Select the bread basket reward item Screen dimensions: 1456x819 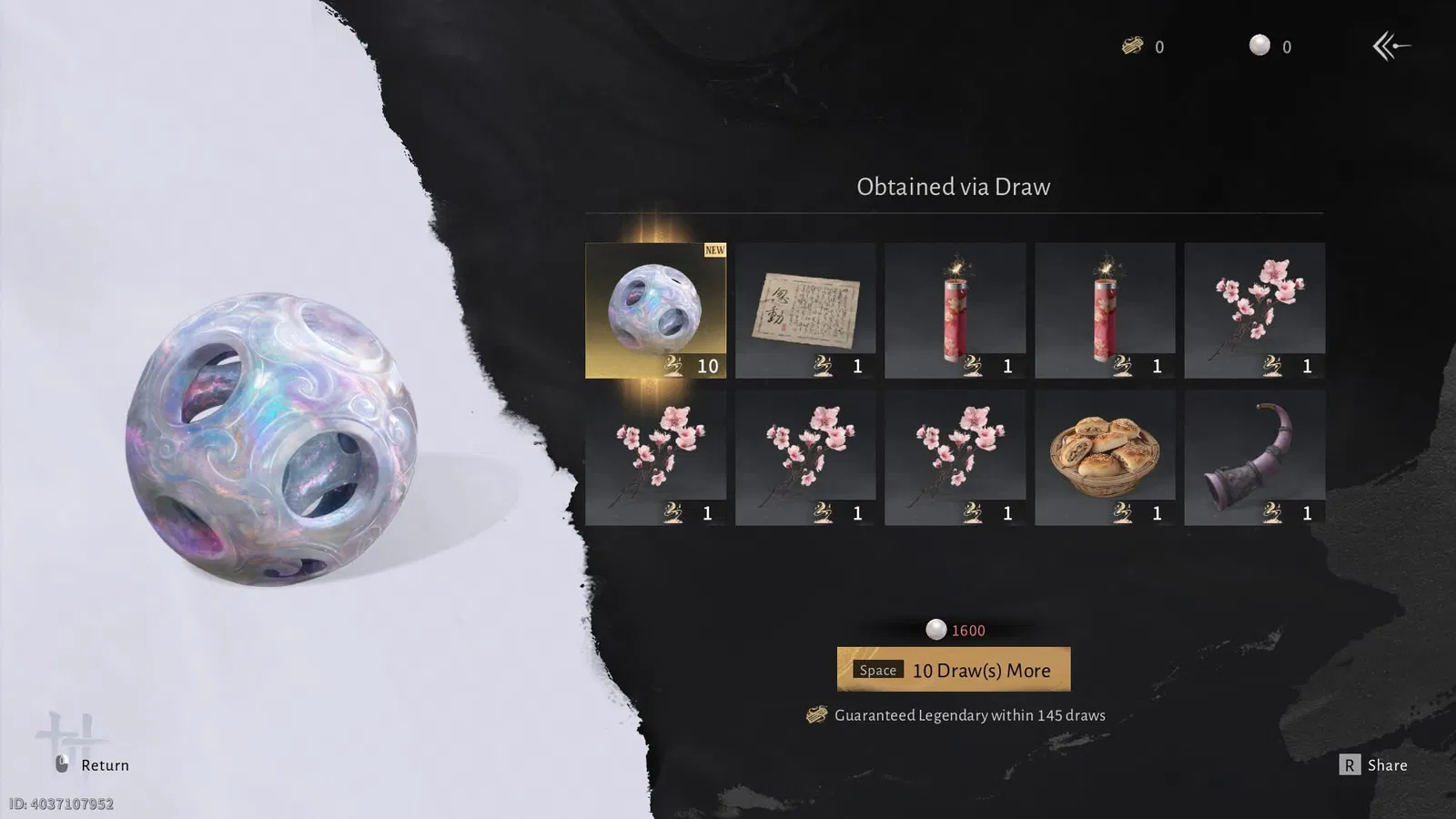[1105, 458]
